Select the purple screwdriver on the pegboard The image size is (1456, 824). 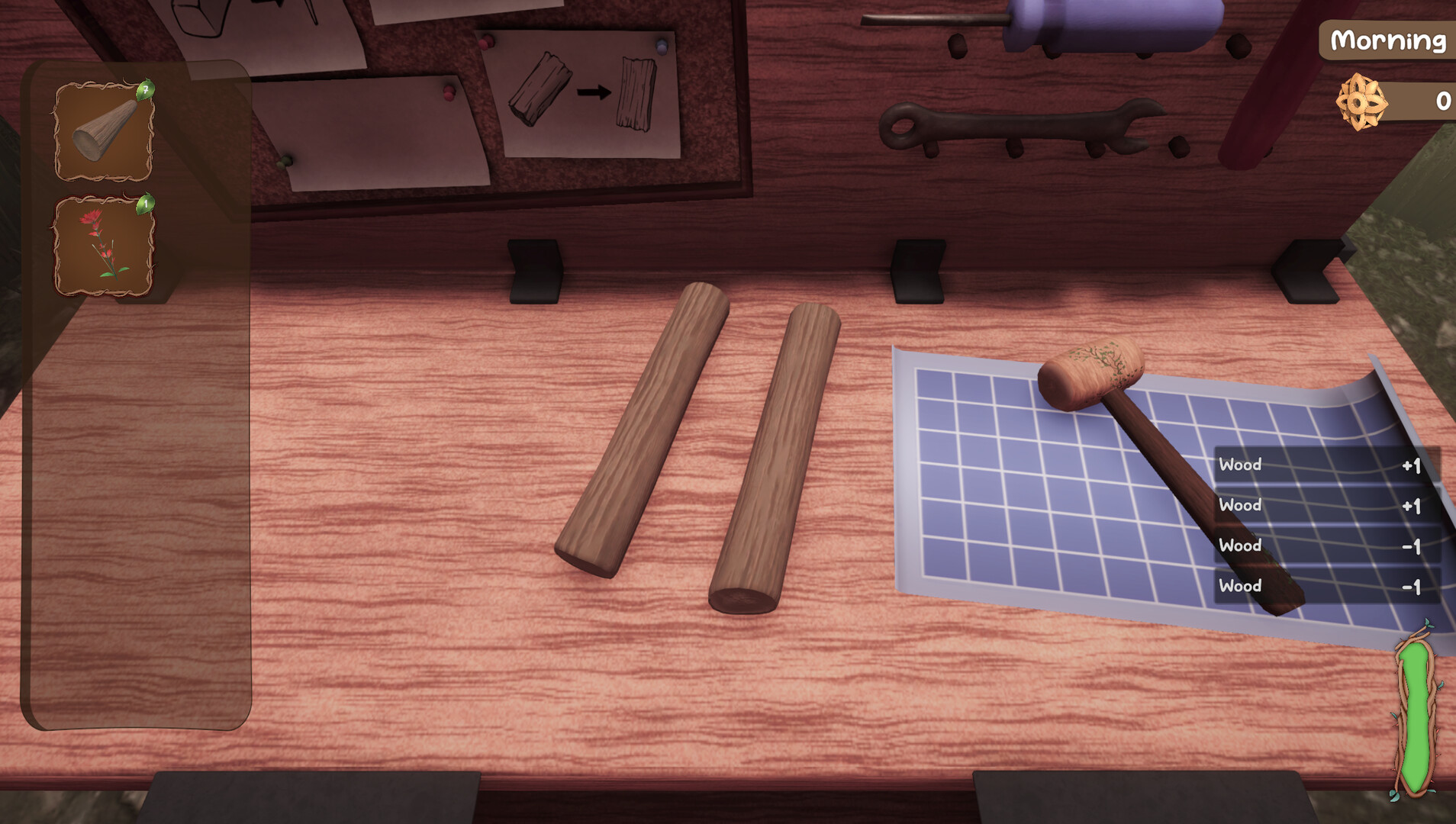click(x=1114, y=23)
